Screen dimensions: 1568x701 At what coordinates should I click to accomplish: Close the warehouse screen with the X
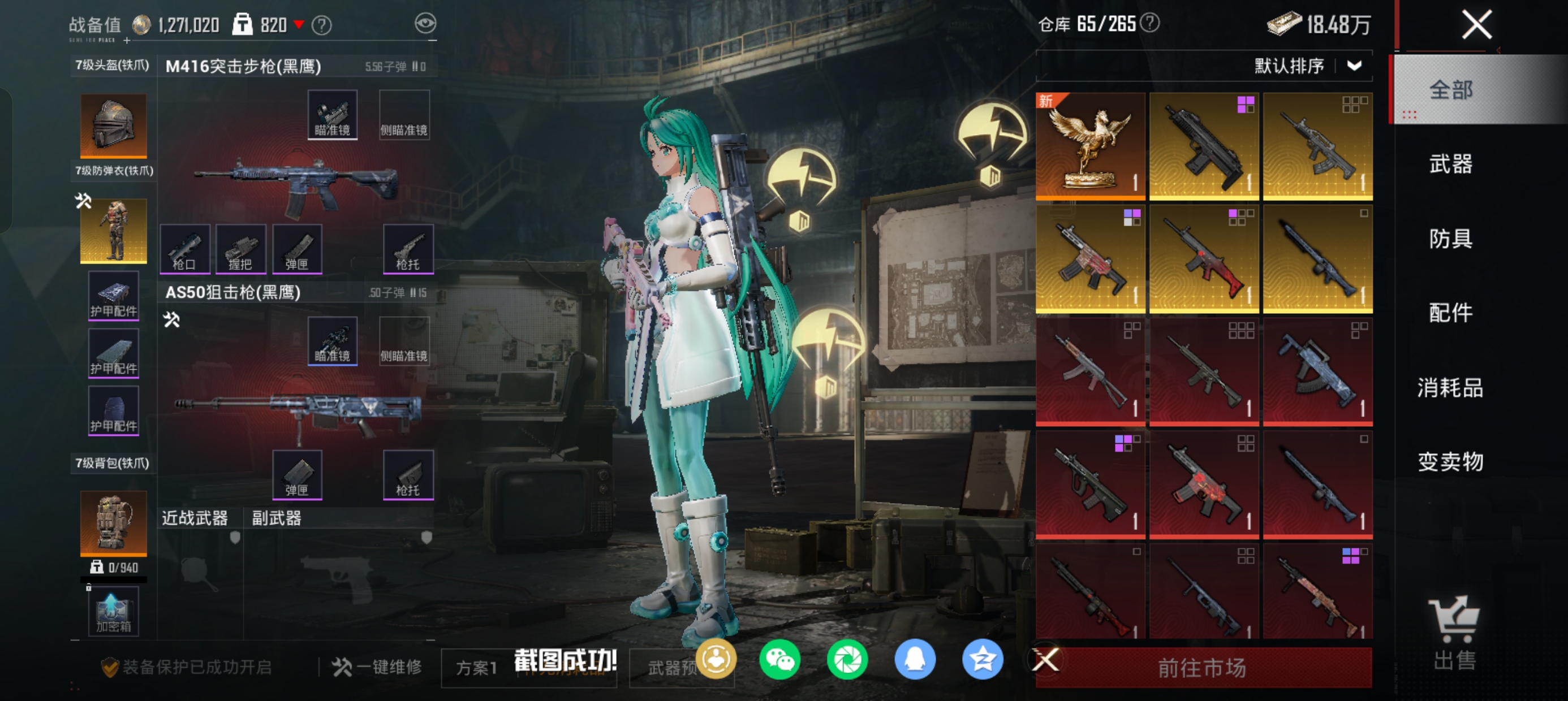(1476, 25)
